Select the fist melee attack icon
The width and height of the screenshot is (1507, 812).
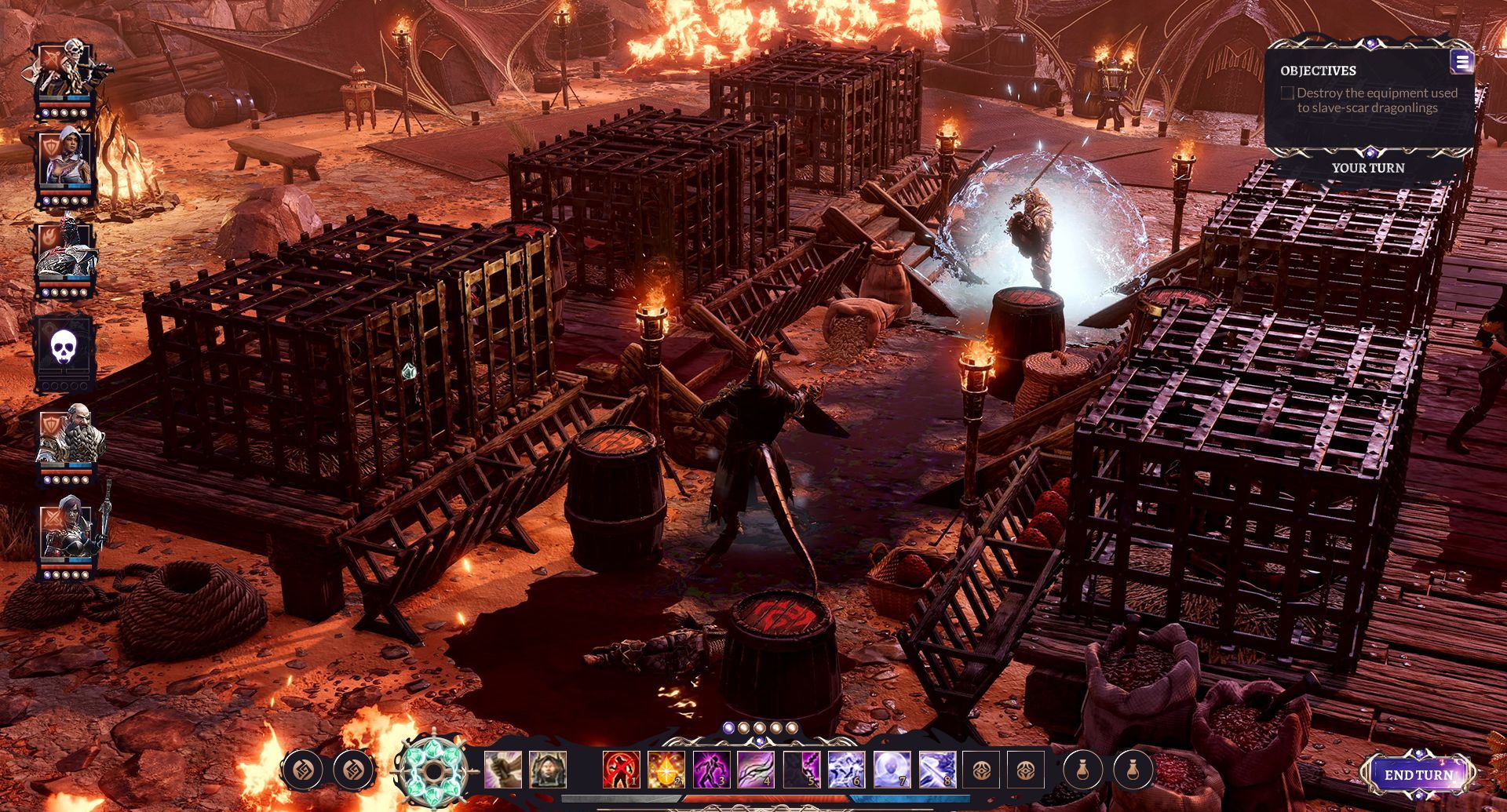click(x=502, y=770)
